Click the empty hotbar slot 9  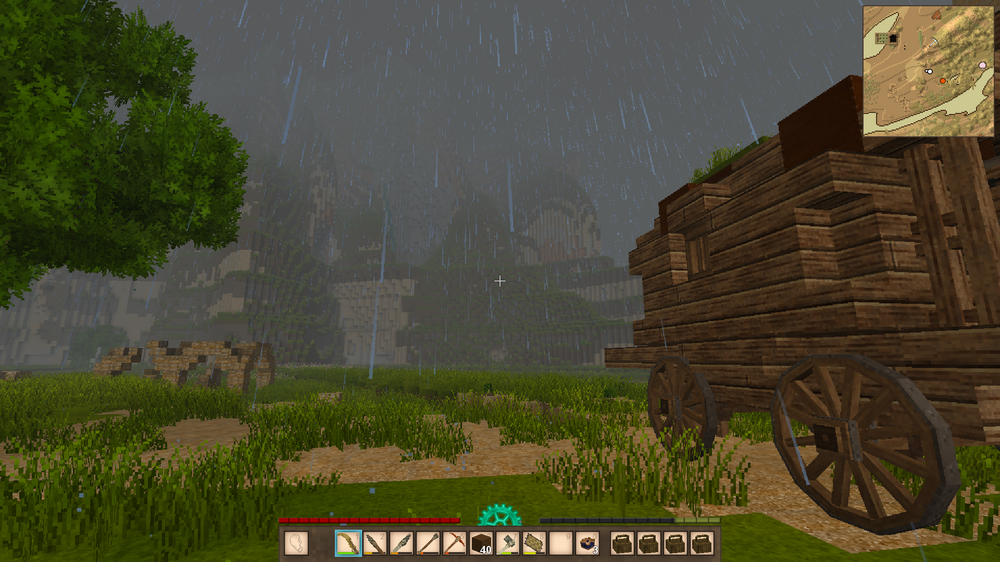point(561,543)
